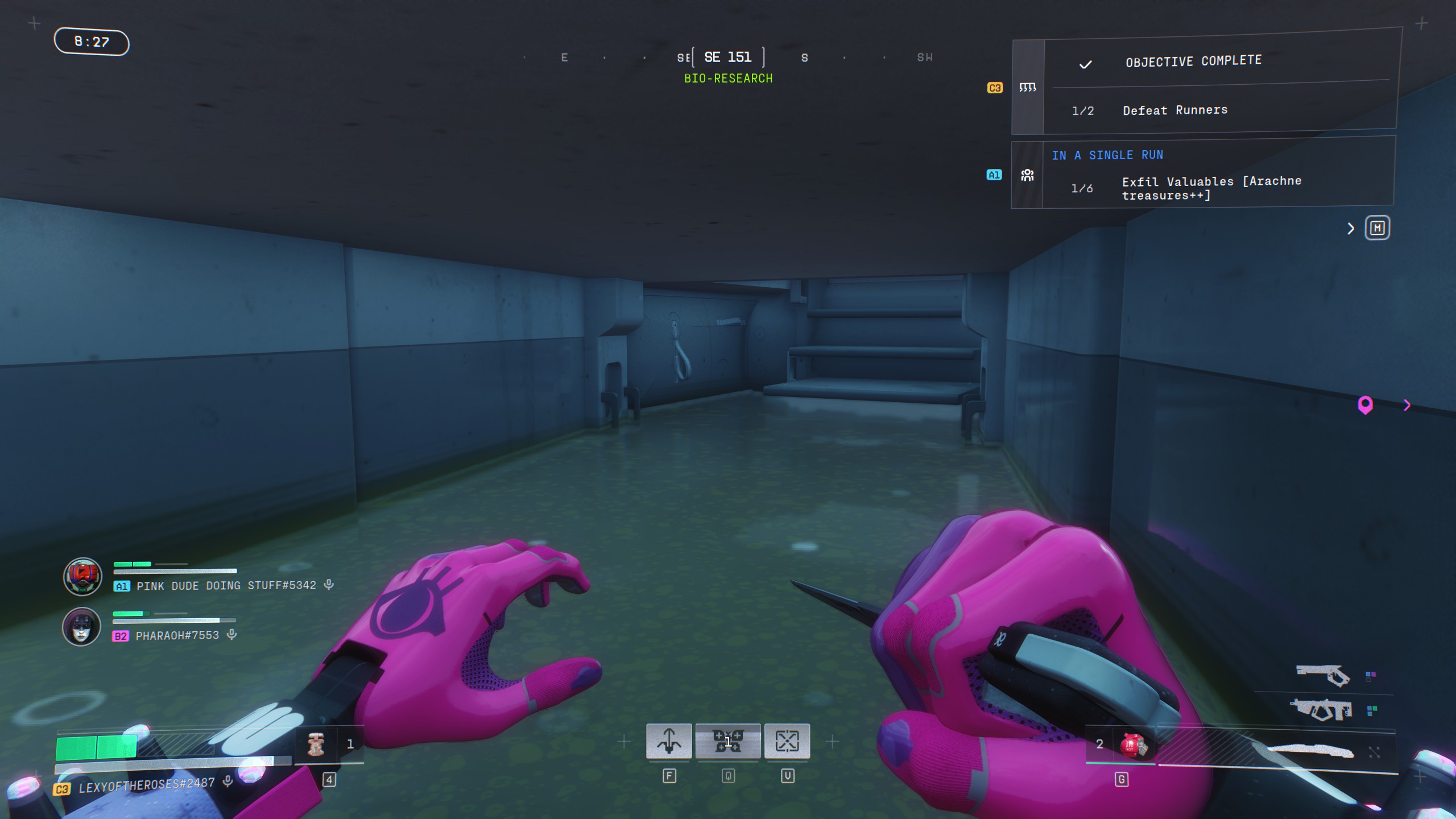Click the squad icon beside A1 tag
The height and width of the screenshot is (819, 1456).
click(1027, 175)
